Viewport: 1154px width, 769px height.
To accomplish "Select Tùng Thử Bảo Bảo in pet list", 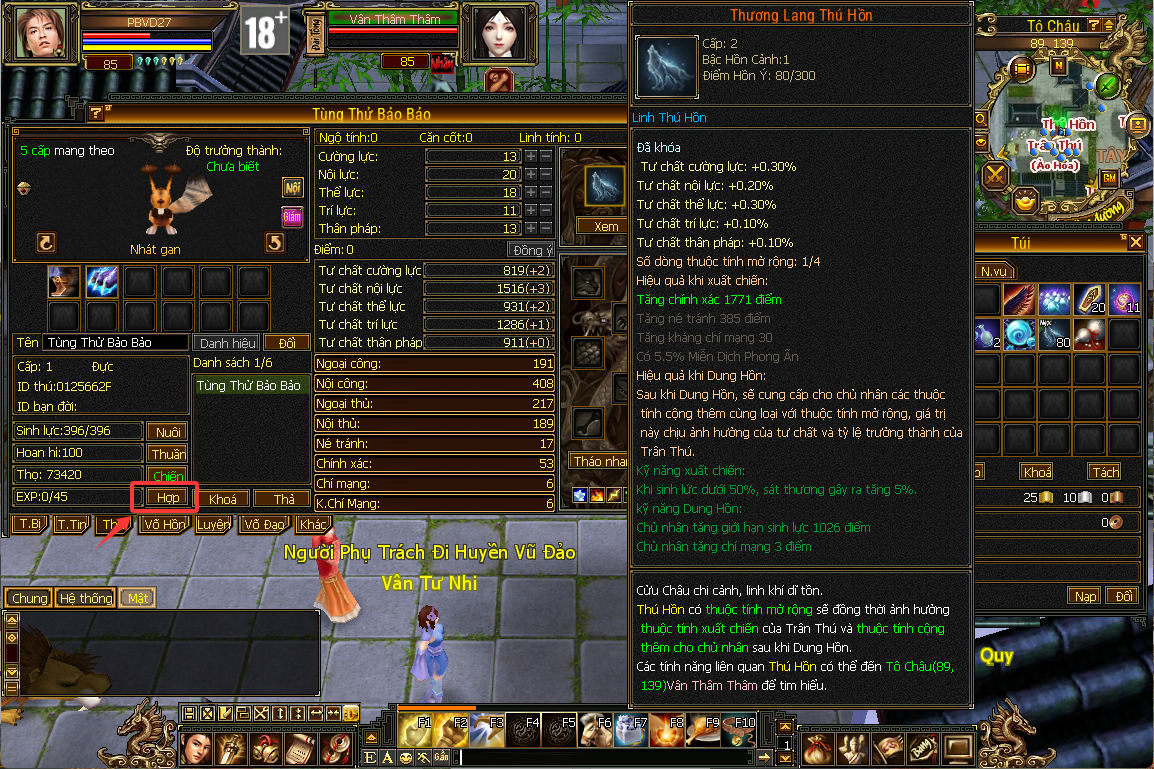I will coord(249,386).
